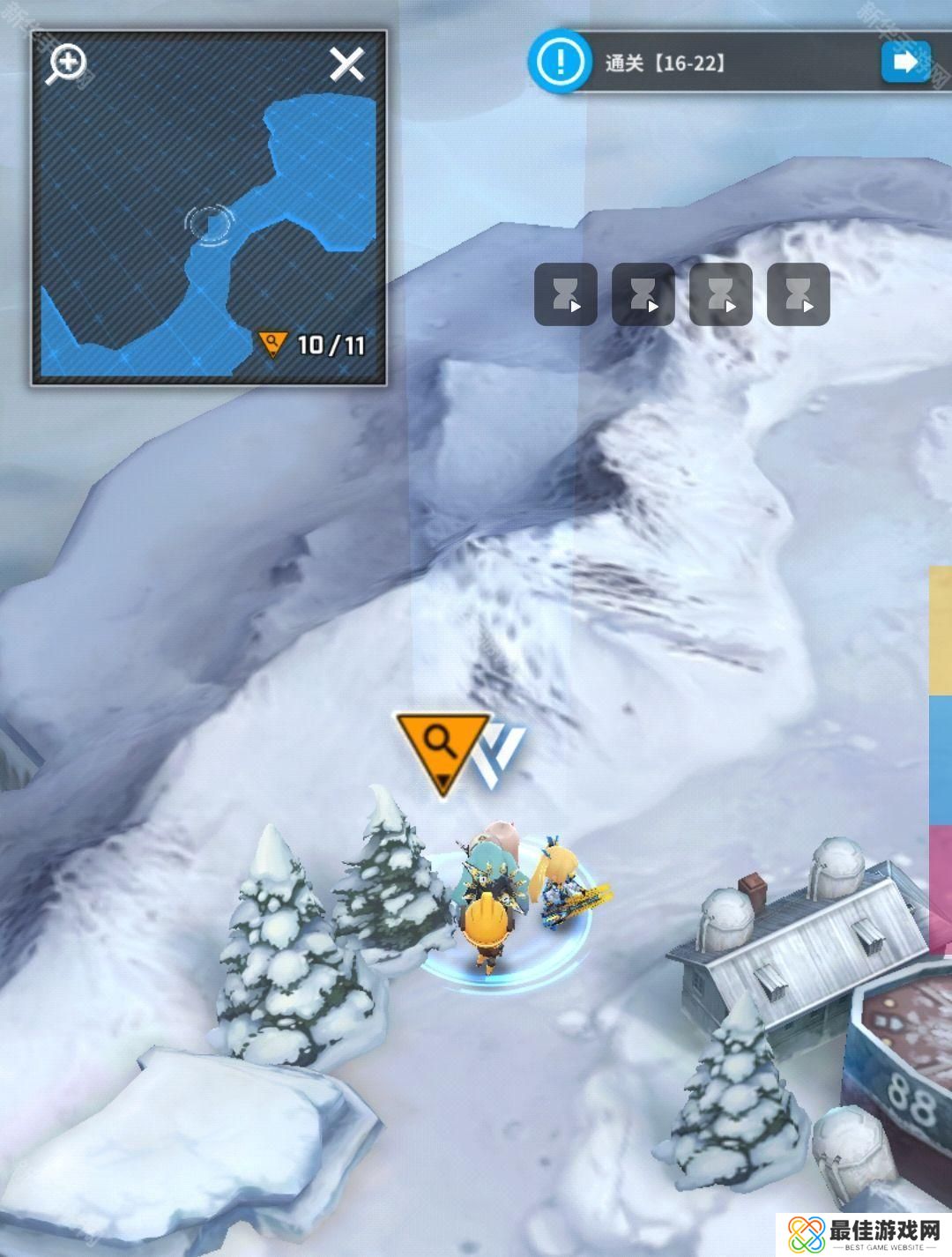
Task: Select the 通关【16-22】 objective tracker text
Action: pos(666,63)
